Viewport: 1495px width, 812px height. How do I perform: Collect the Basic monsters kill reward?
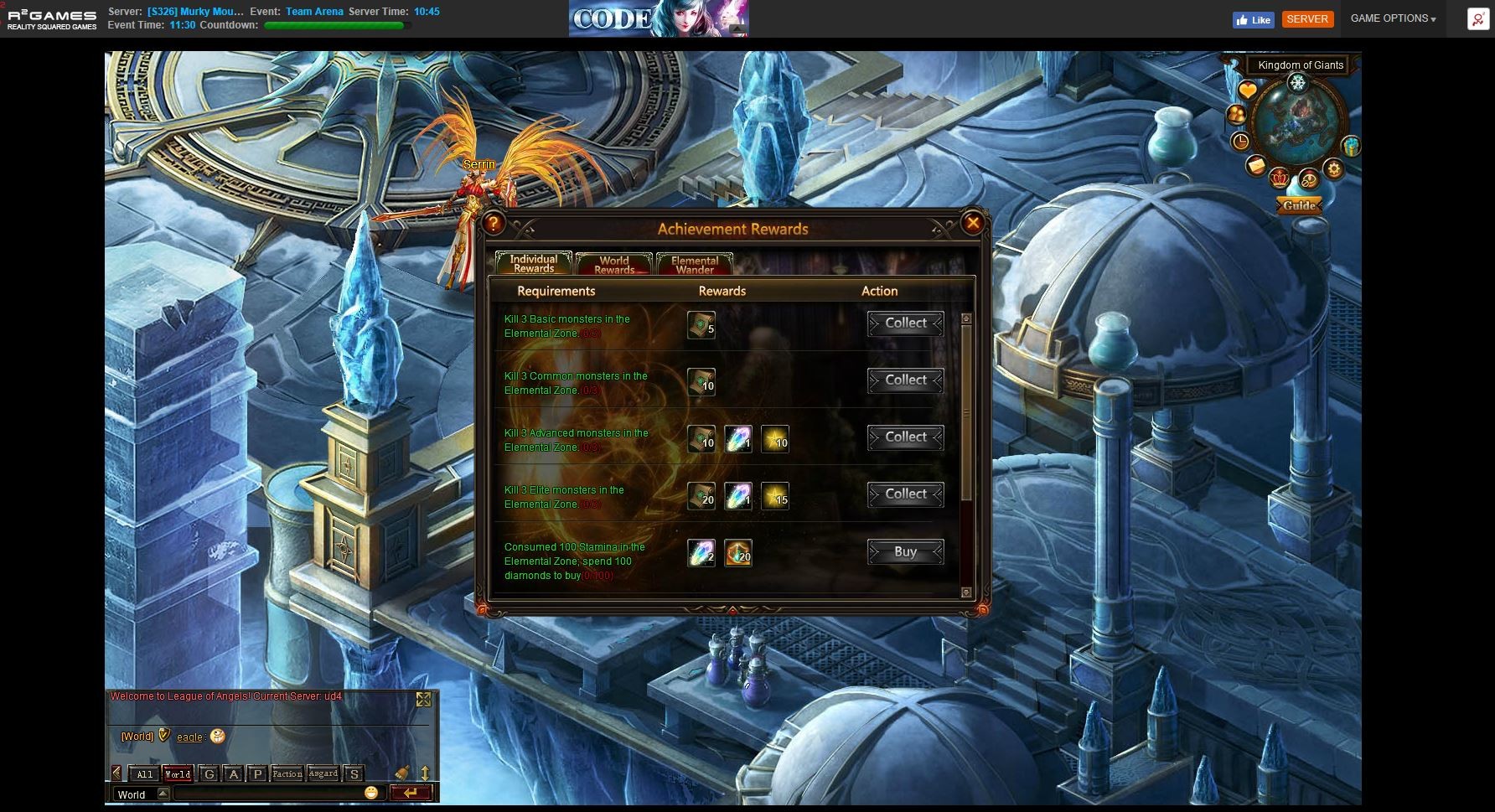click(x=905, y=323)
